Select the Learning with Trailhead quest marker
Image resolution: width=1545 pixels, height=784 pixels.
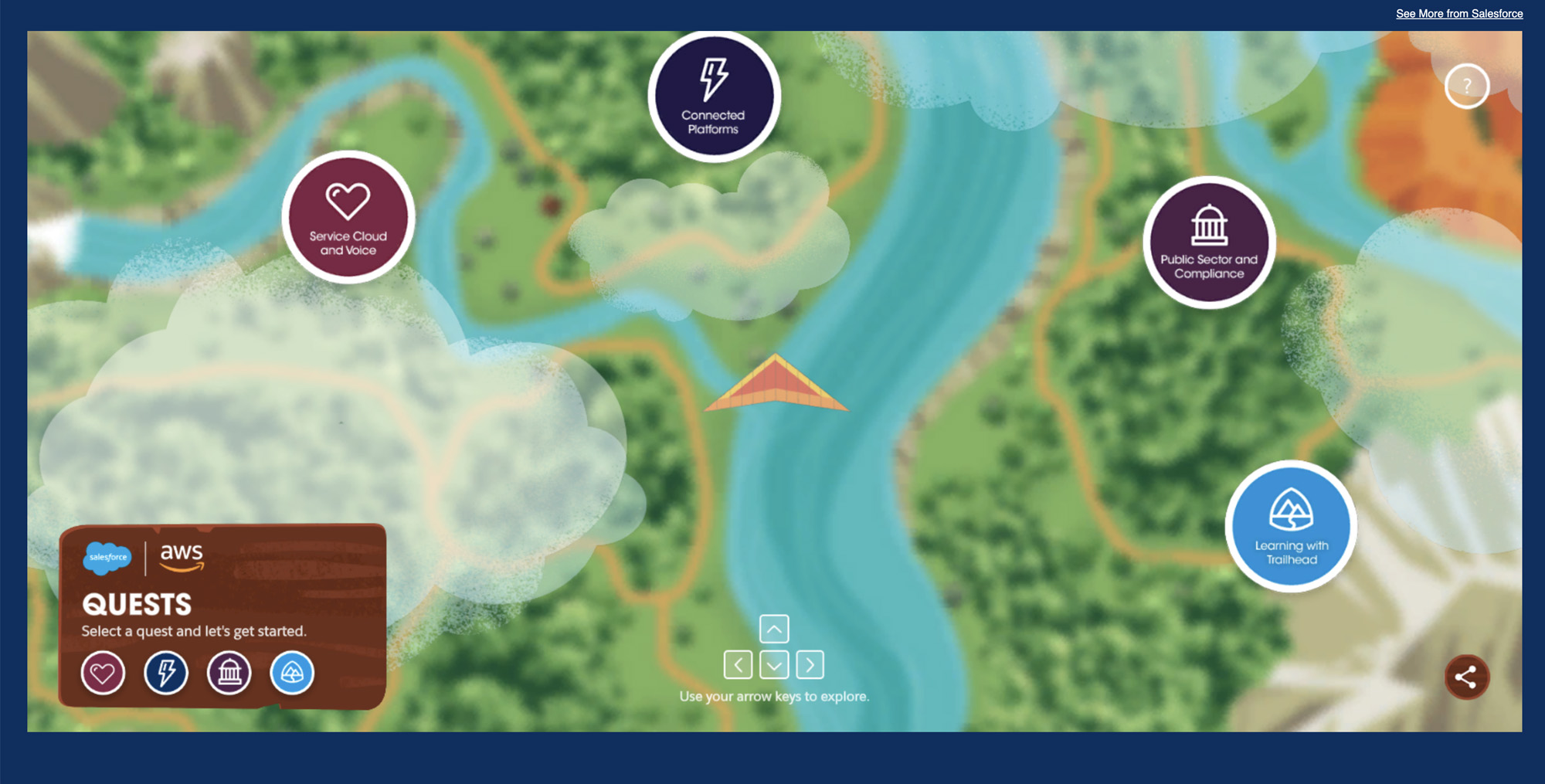[x=1290, y=525]
